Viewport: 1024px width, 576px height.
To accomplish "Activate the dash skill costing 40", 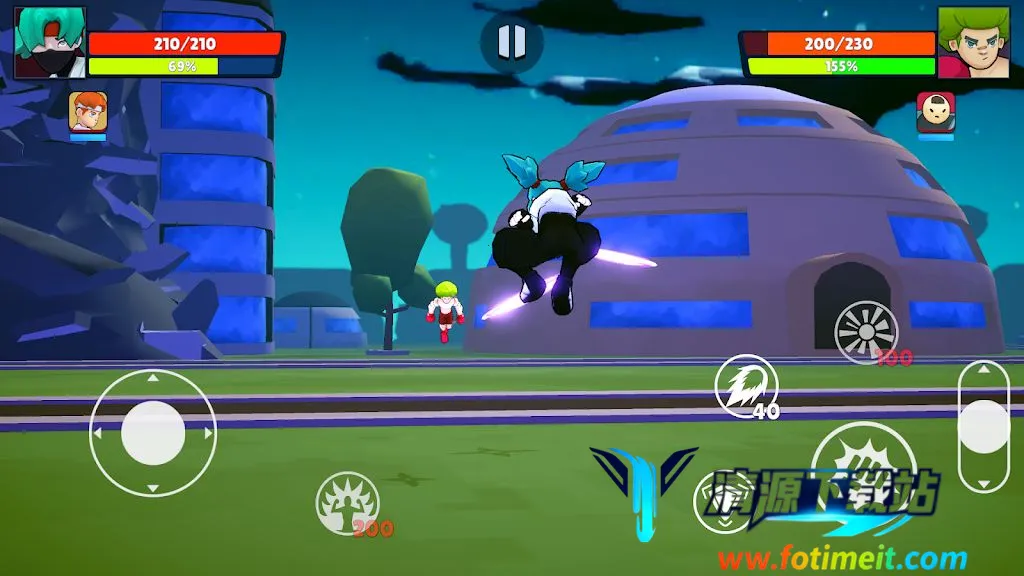I will coord(745,385).
